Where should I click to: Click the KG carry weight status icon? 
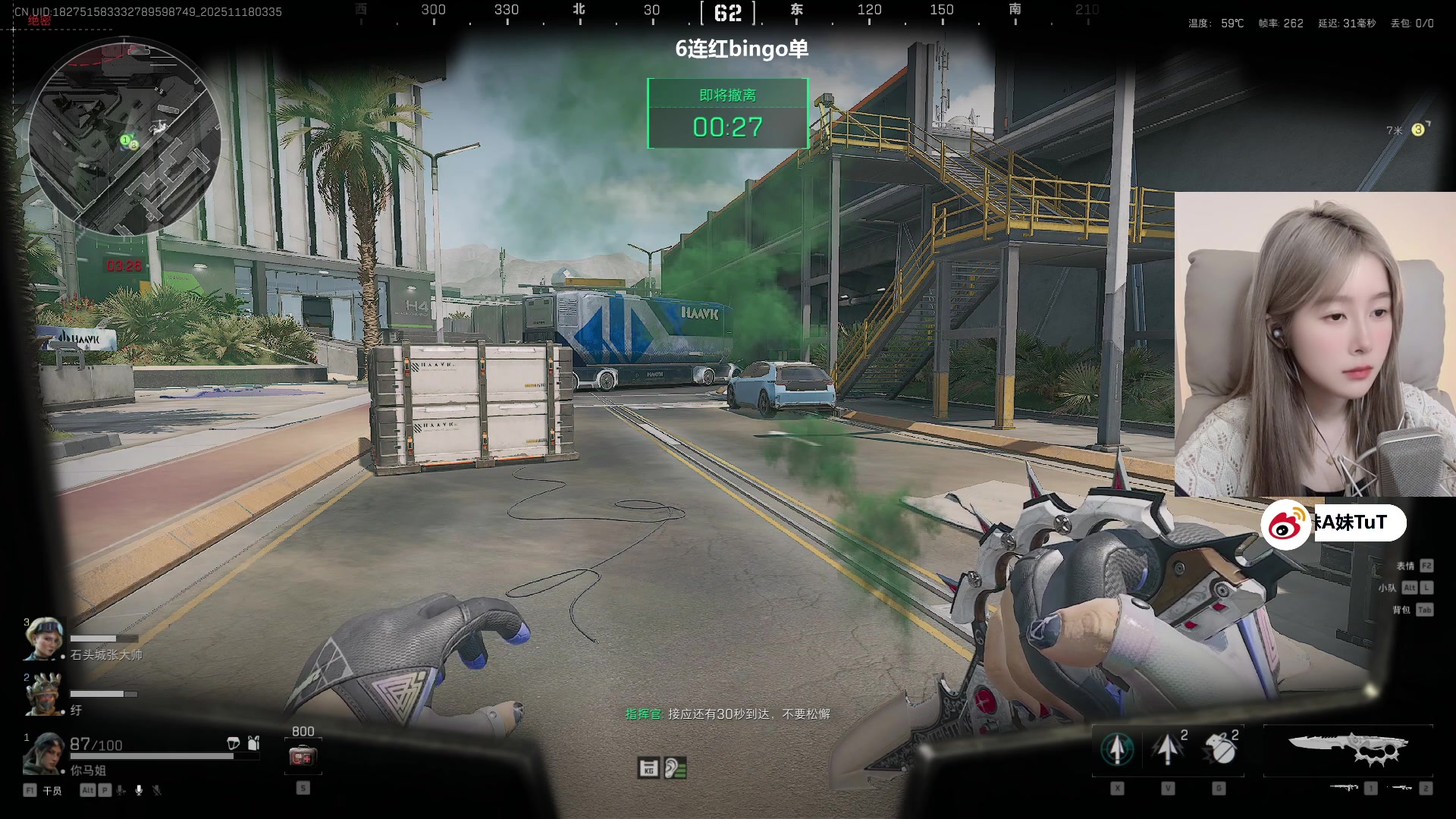[648, 768]
